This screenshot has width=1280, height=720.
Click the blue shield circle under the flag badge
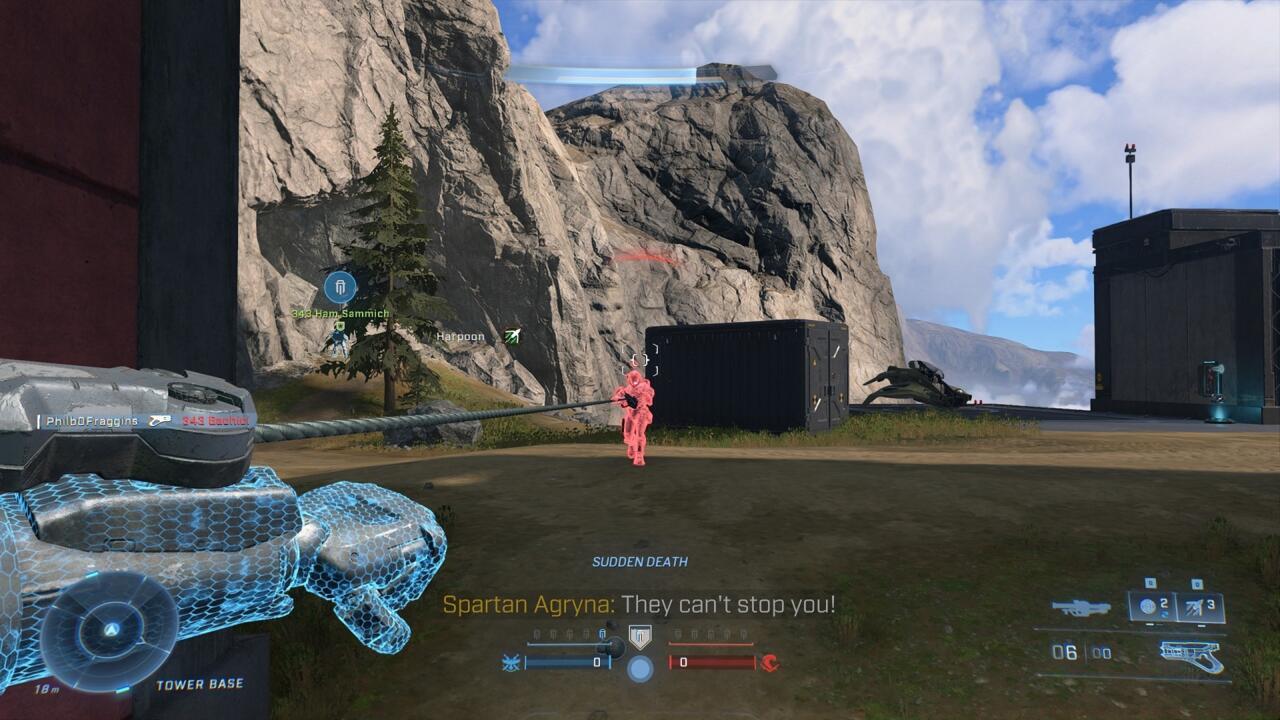click(x=640, y=668)
